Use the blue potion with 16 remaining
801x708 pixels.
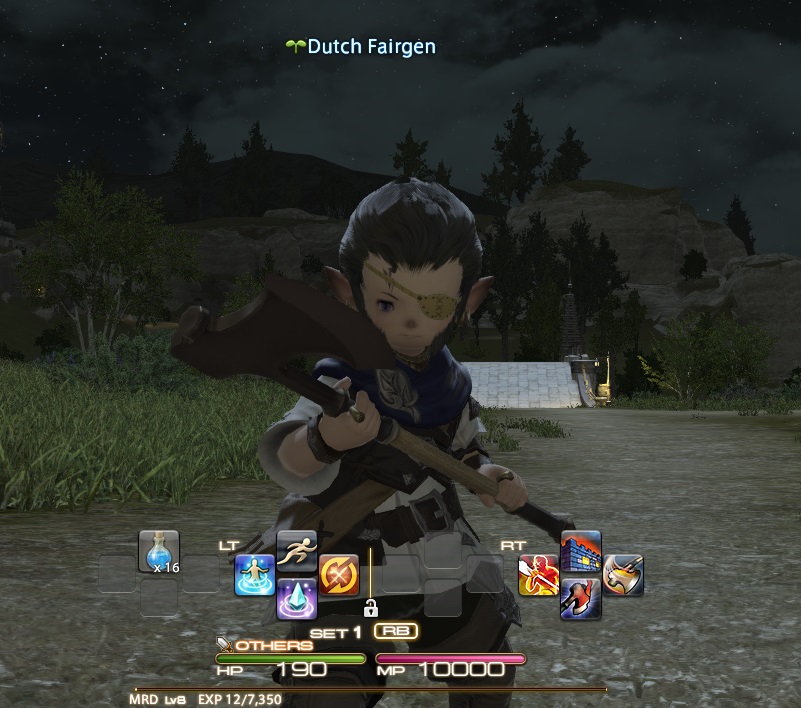[158, 551]
